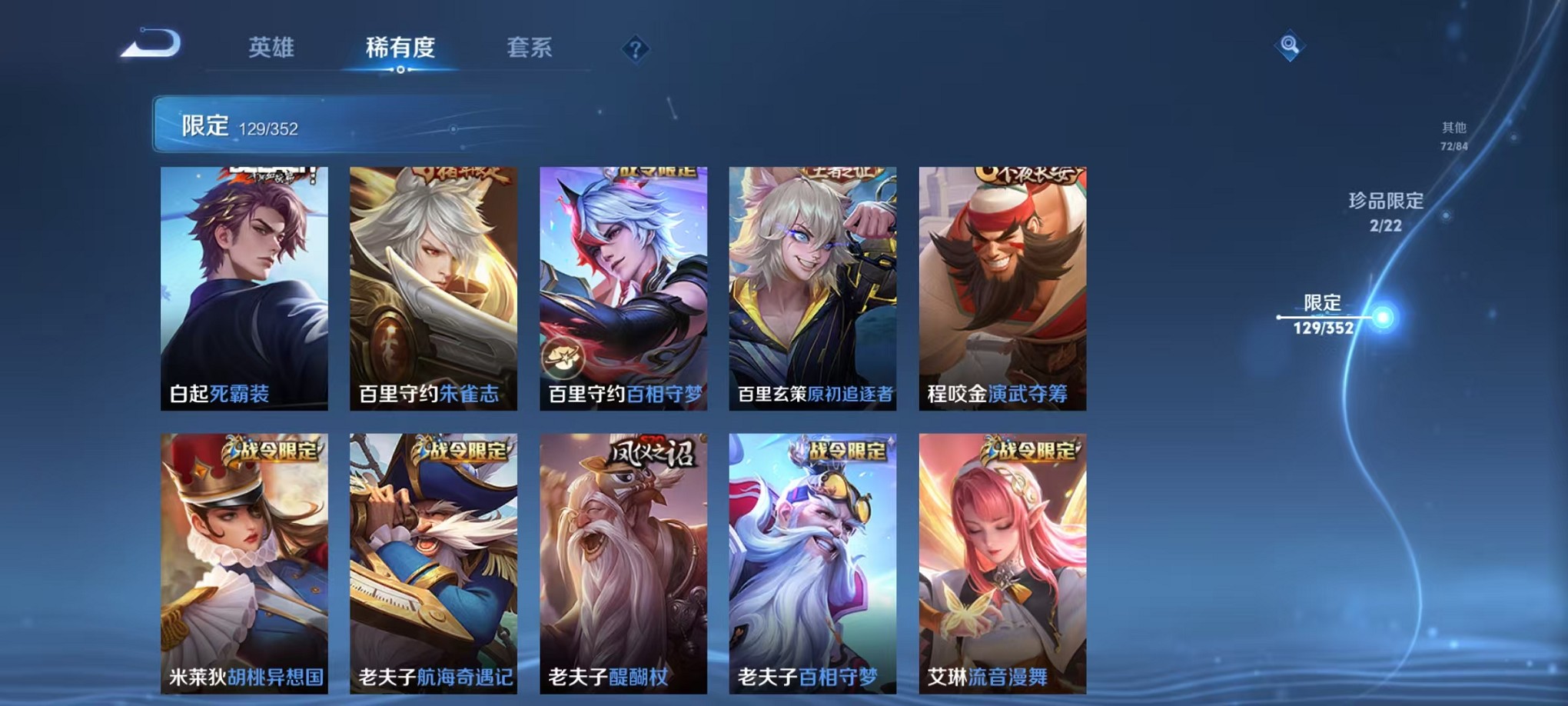Click the search magnifier icon top right
The width and height of the screenshot is (1568, 706).
click(1287, 46)
